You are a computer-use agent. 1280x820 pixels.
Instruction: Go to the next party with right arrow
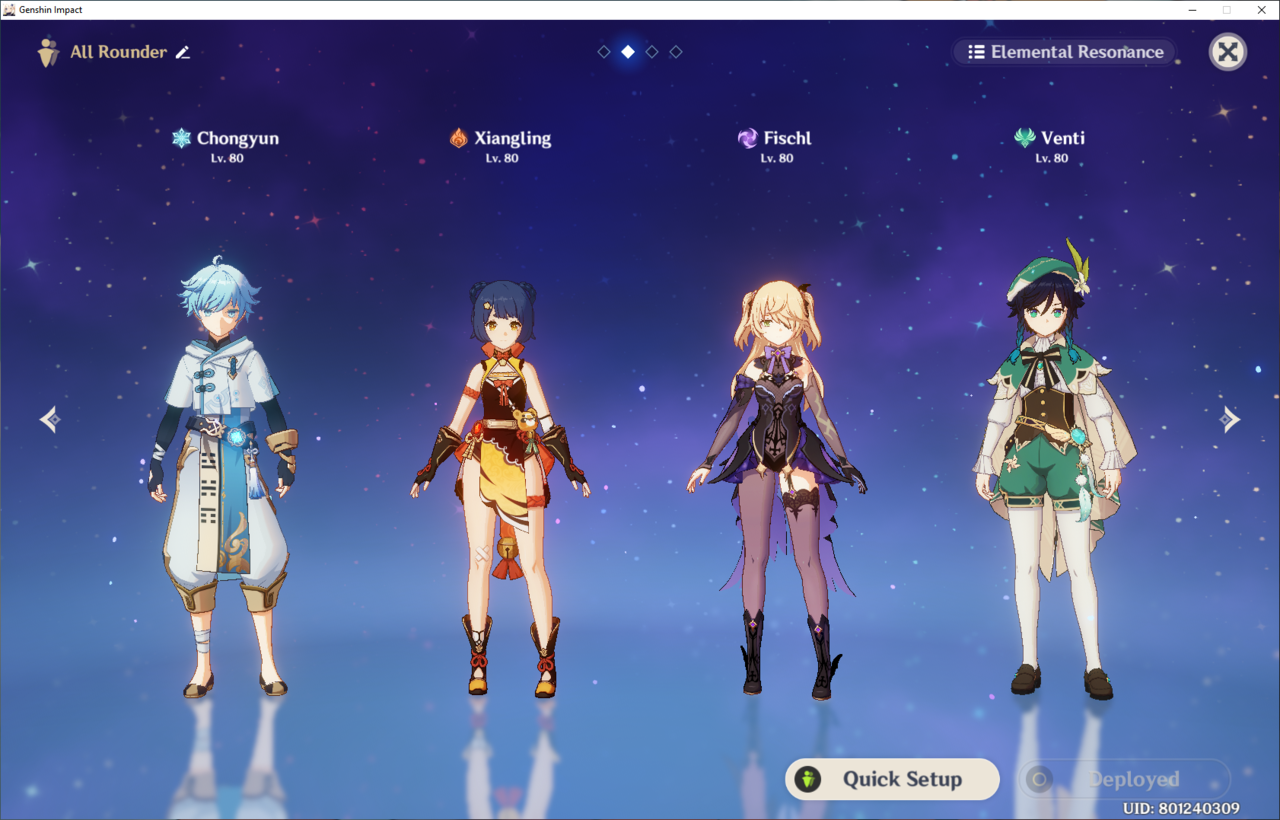tap(1230, 419)
